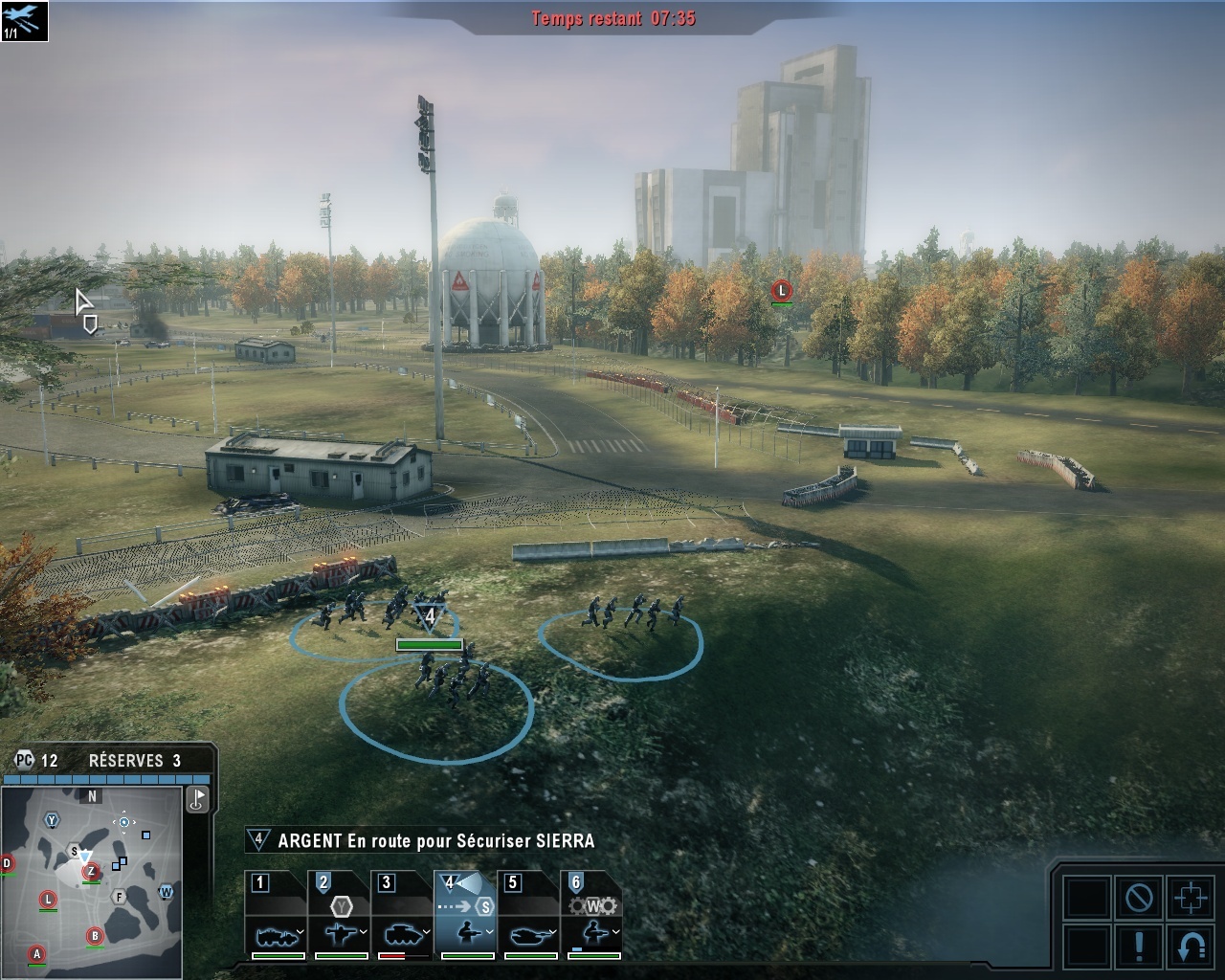1225x980 pixels.
Task: Click red marker B on the minimap
Action: tap(95, 935)
